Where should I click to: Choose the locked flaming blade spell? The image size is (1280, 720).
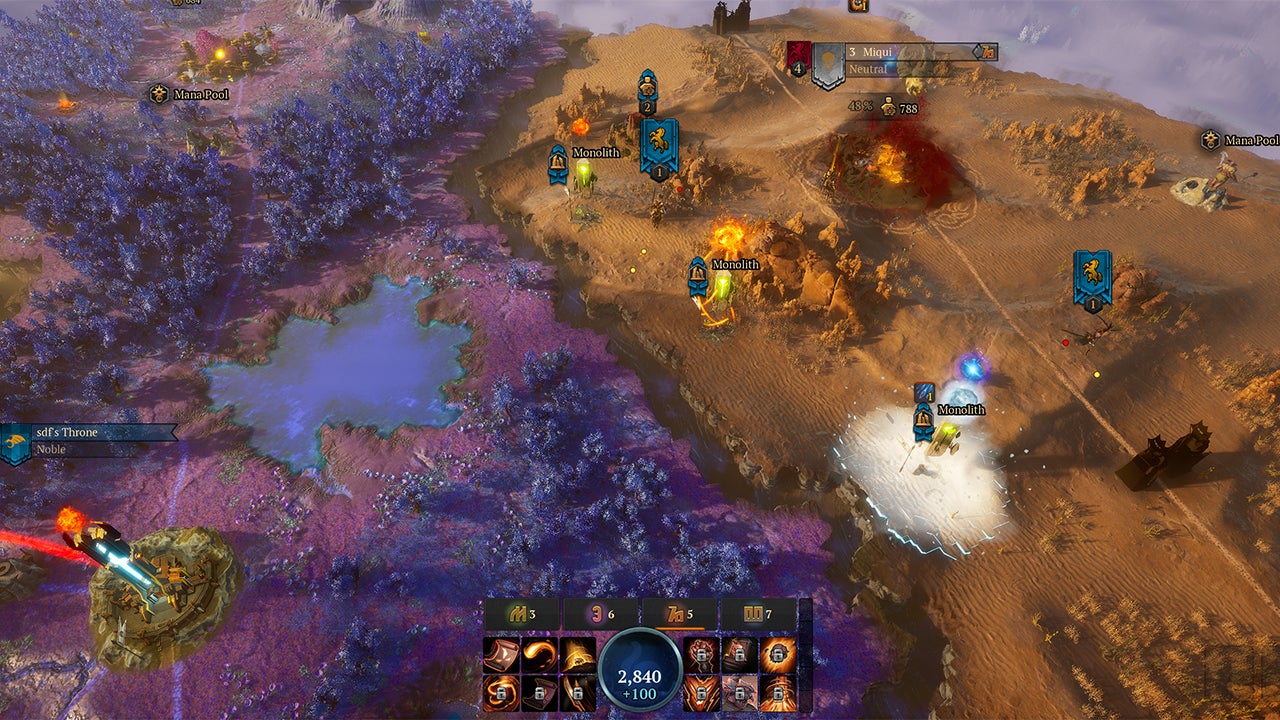click(x=577, y=692)
